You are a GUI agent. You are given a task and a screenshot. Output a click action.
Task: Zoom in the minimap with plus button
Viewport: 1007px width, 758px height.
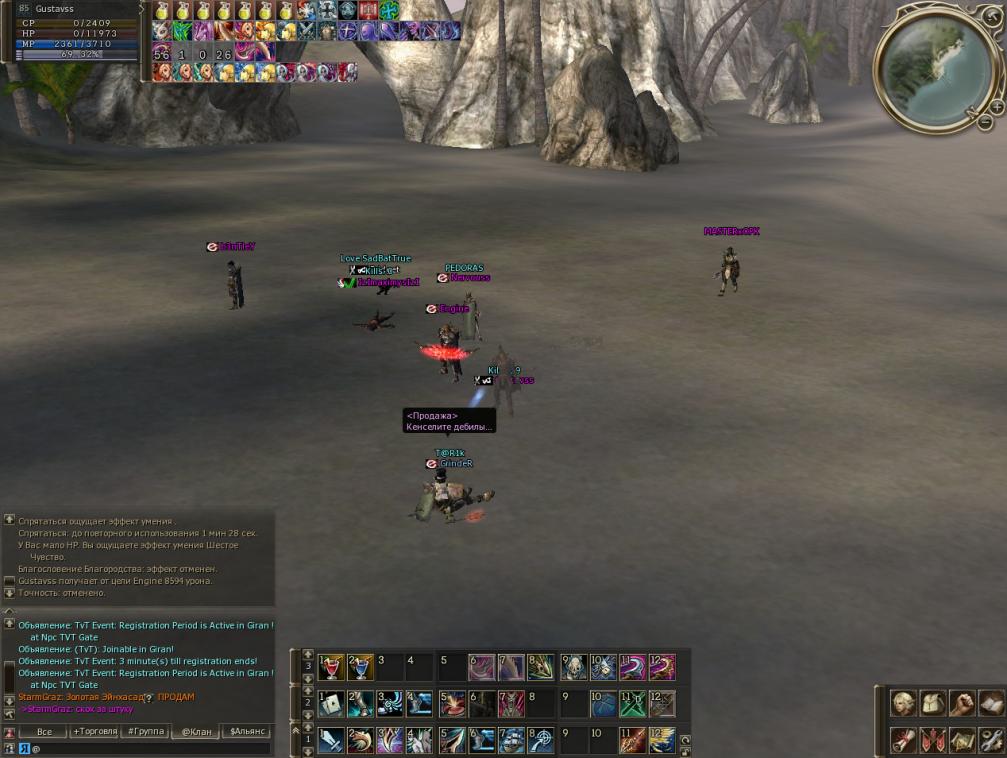(997, 107)
